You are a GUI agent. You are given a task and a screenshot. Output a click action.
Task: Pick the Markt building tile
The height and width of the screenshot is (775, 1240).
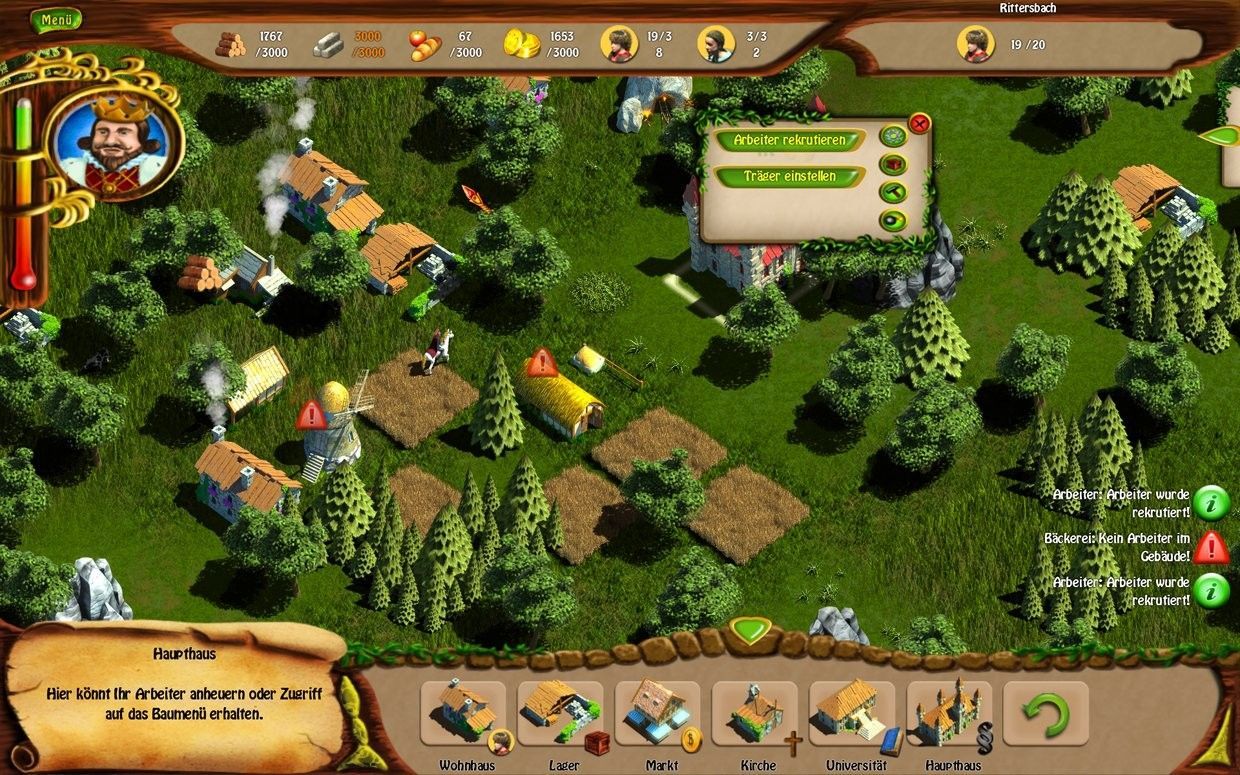pyautogui.click(x=657, y=713)
